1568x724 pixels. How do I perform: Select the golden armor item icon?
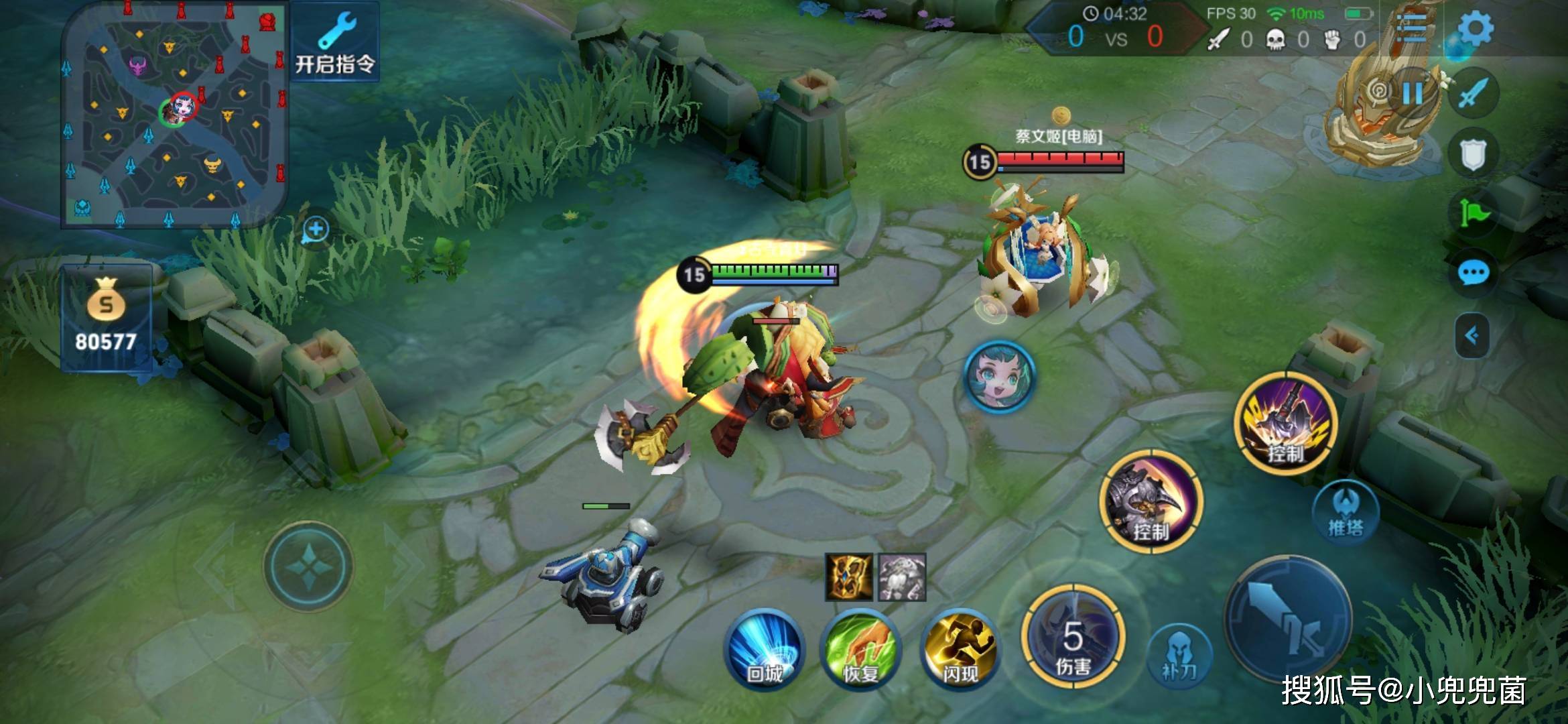tap(849, 577)
